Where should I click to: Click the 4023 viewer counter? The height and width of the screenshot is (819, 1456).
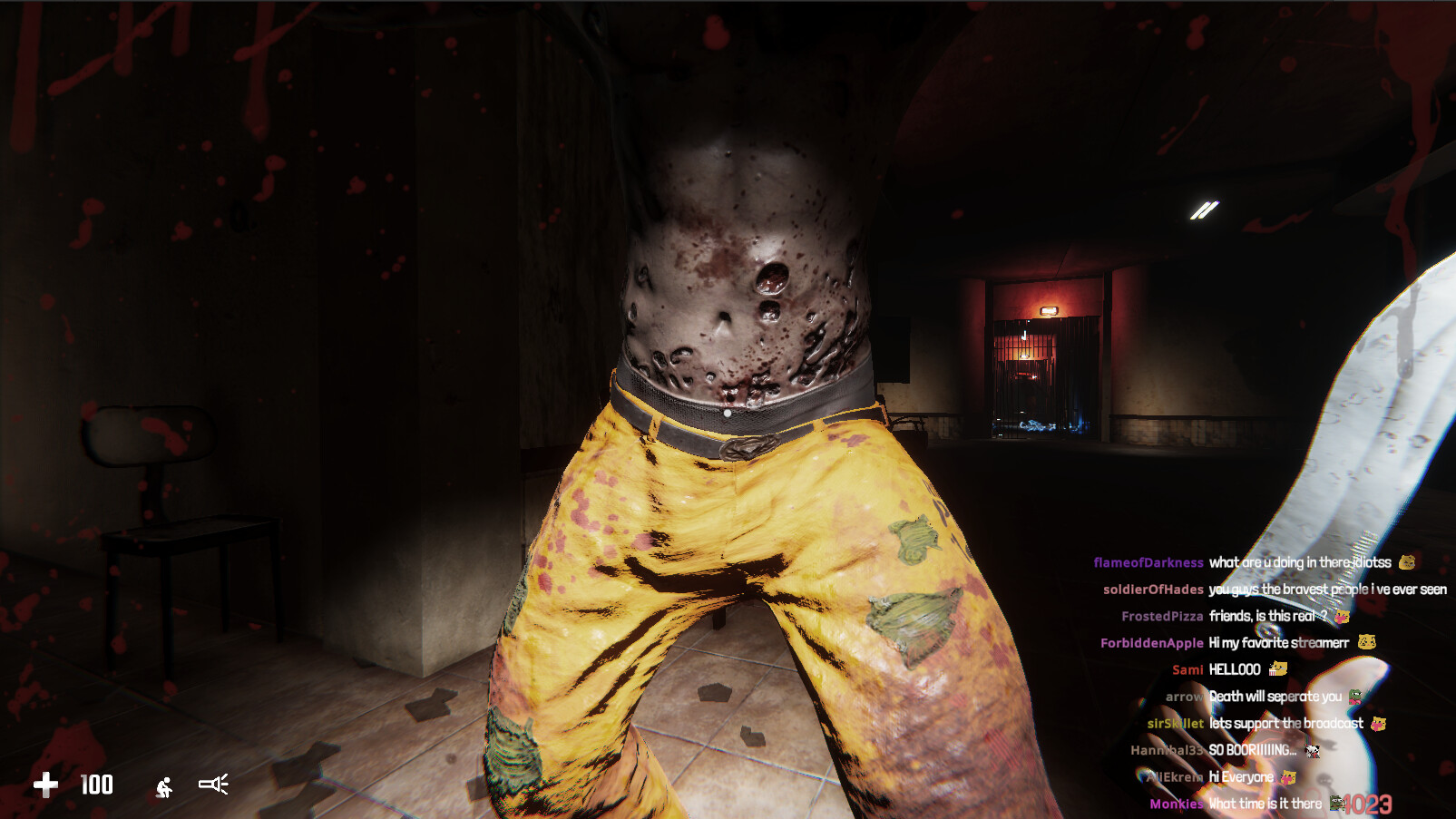click(1366, 804)
